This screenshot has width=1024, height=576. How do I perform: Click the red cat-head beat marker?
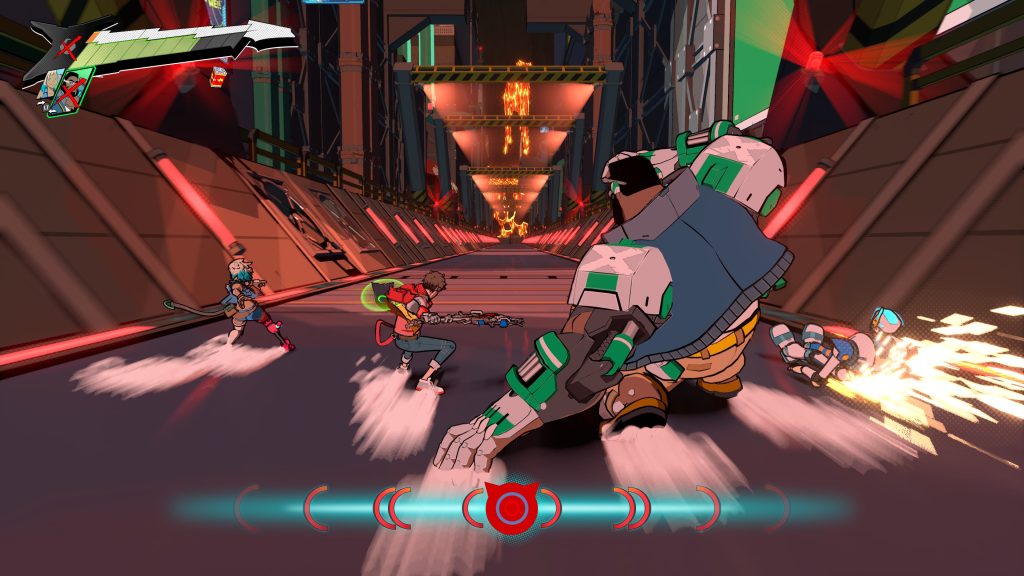pos(510,506)
